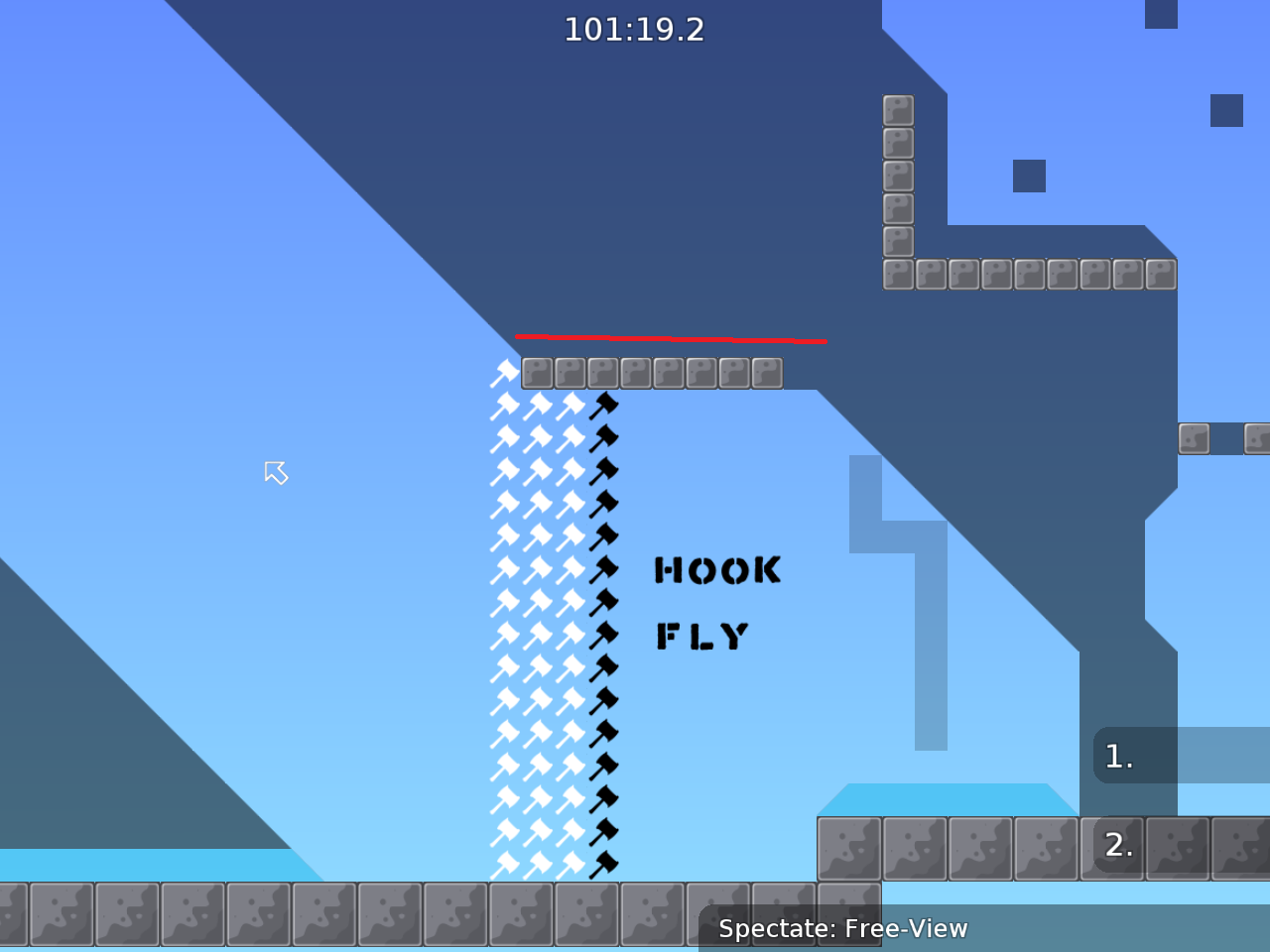Click the scoreboard entry labeled 2.
Image resolution: width=1270 pixels, height=952 pixels.
click(x=1119, y=846)
